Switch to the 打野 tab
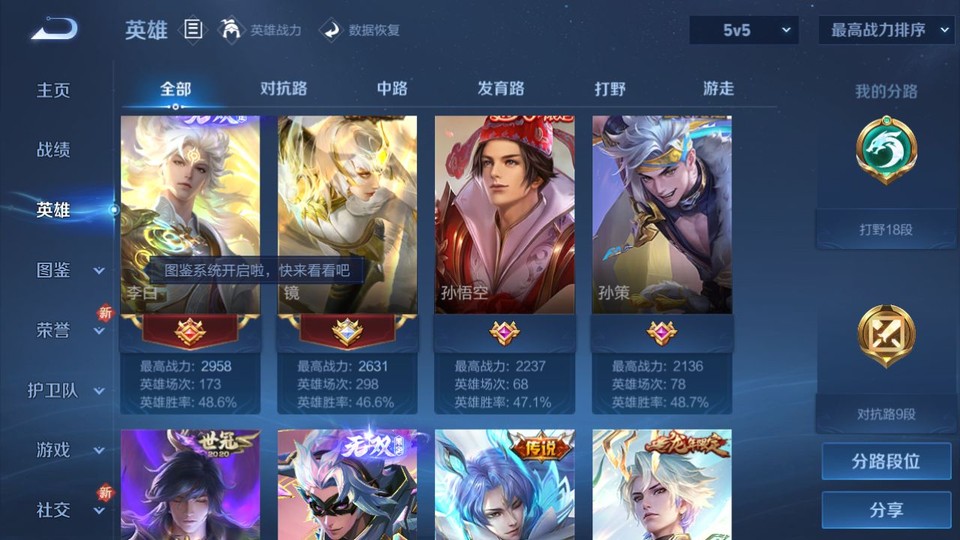Viewport: 960px width, 540px height. point(610,88)
